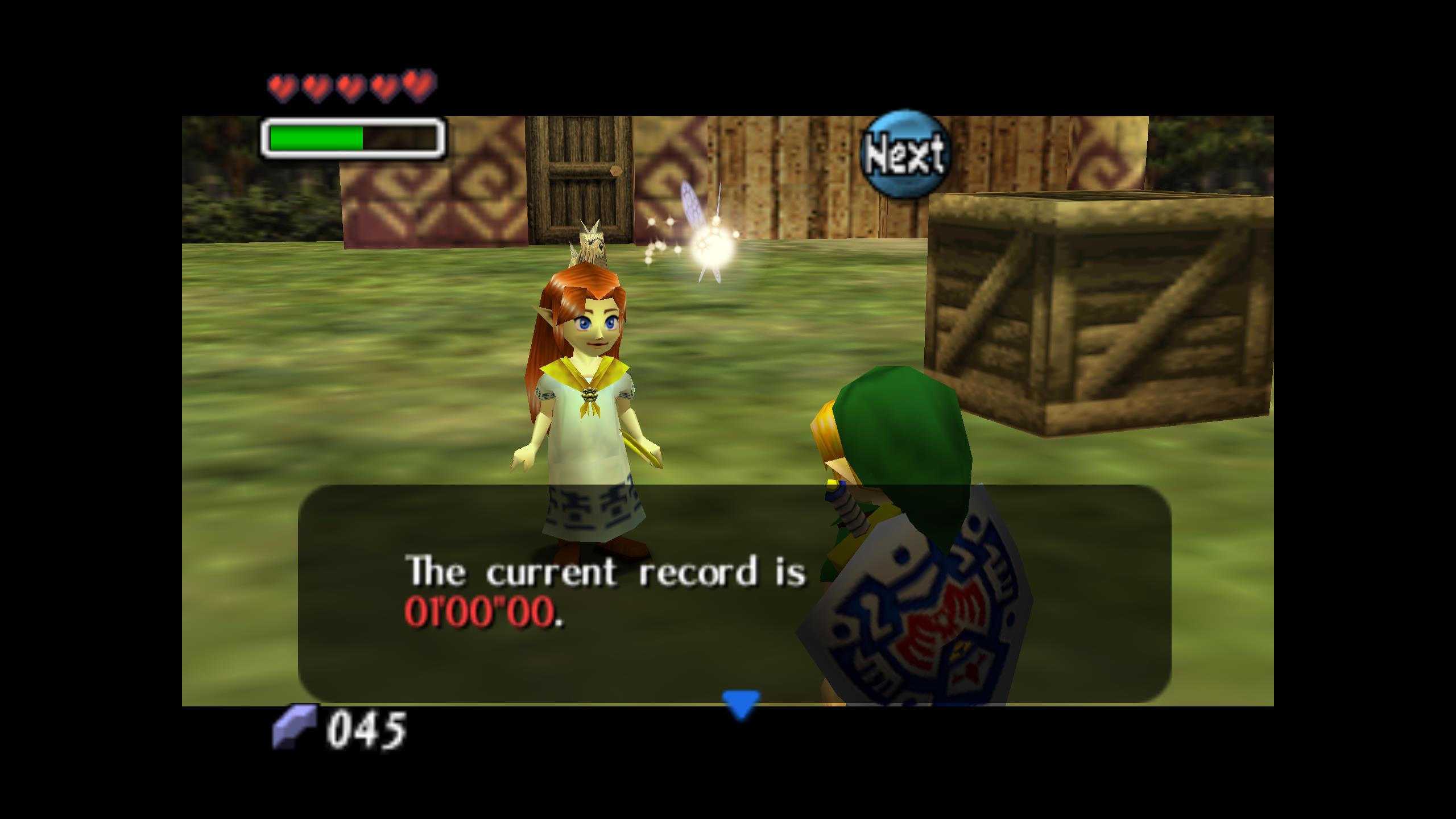Click the blue Next action button
Image resolution: width=1456 pixels, height=819 pixels.
click(904, 154)
